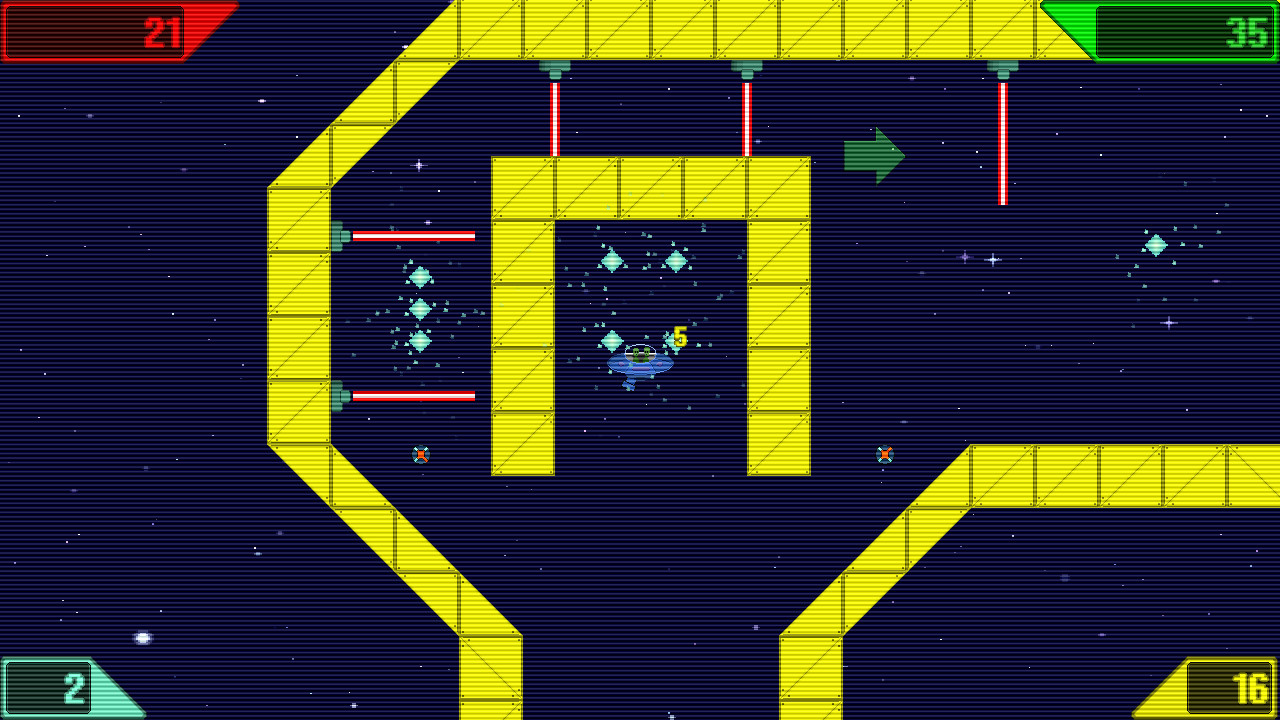Toggle the leftmost ceiling laser emitter
The height and width of the screenshot is (720, 1280).
point(555,65)
